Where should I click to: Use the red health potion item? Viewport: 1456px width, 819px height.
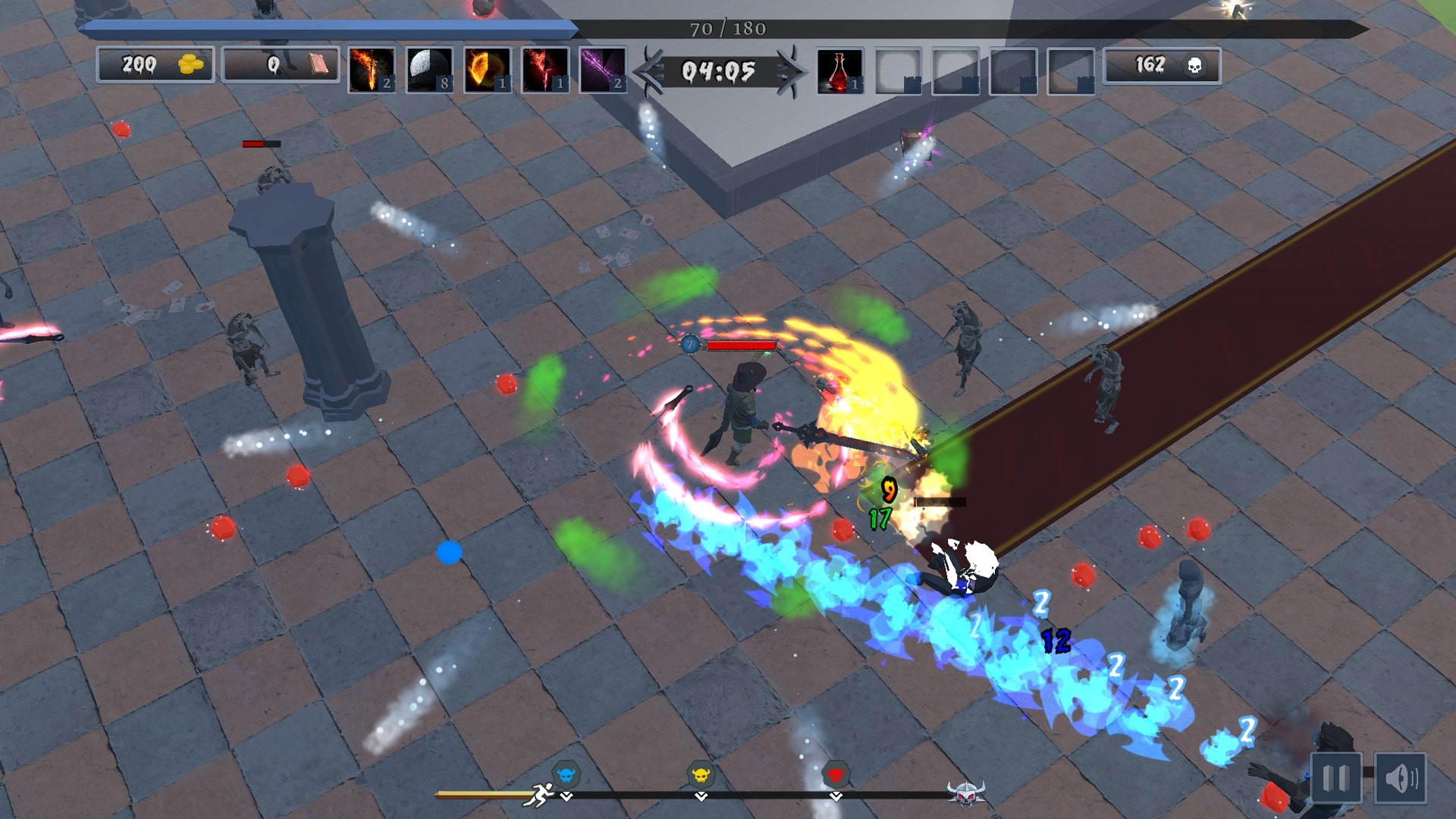point(839,71)
